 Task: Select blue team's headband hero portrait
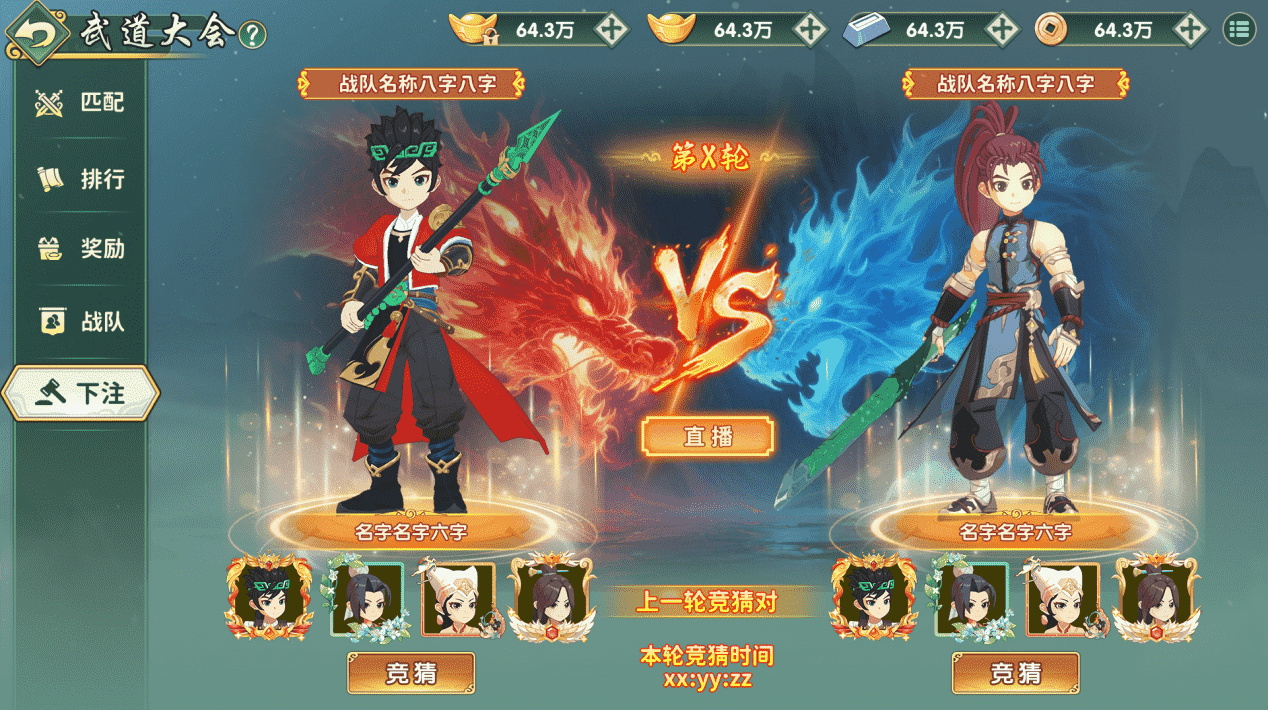[874, 599]
